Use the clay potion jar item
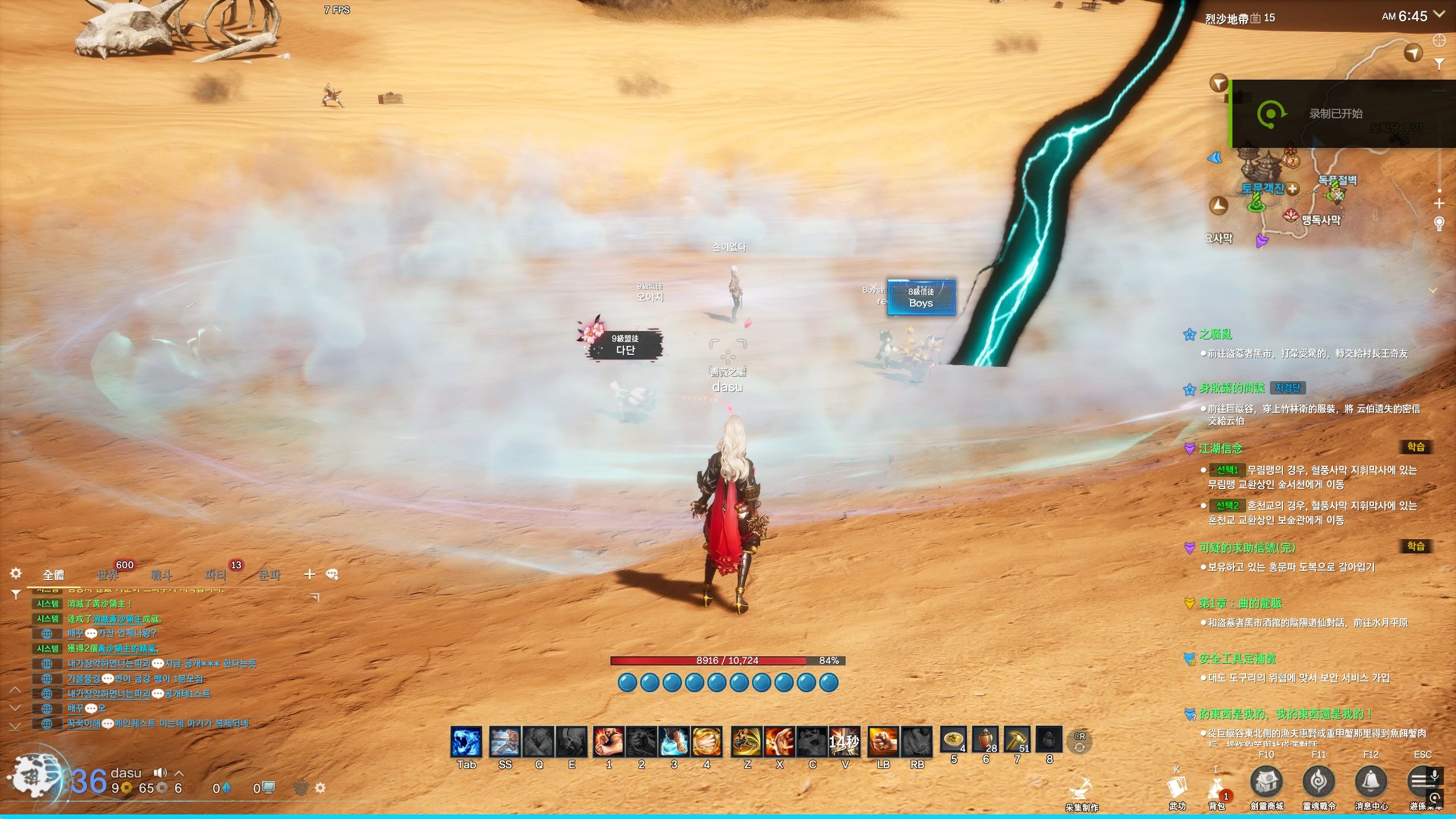Screen dimensions: 1456x819 (x=985, y=741)
